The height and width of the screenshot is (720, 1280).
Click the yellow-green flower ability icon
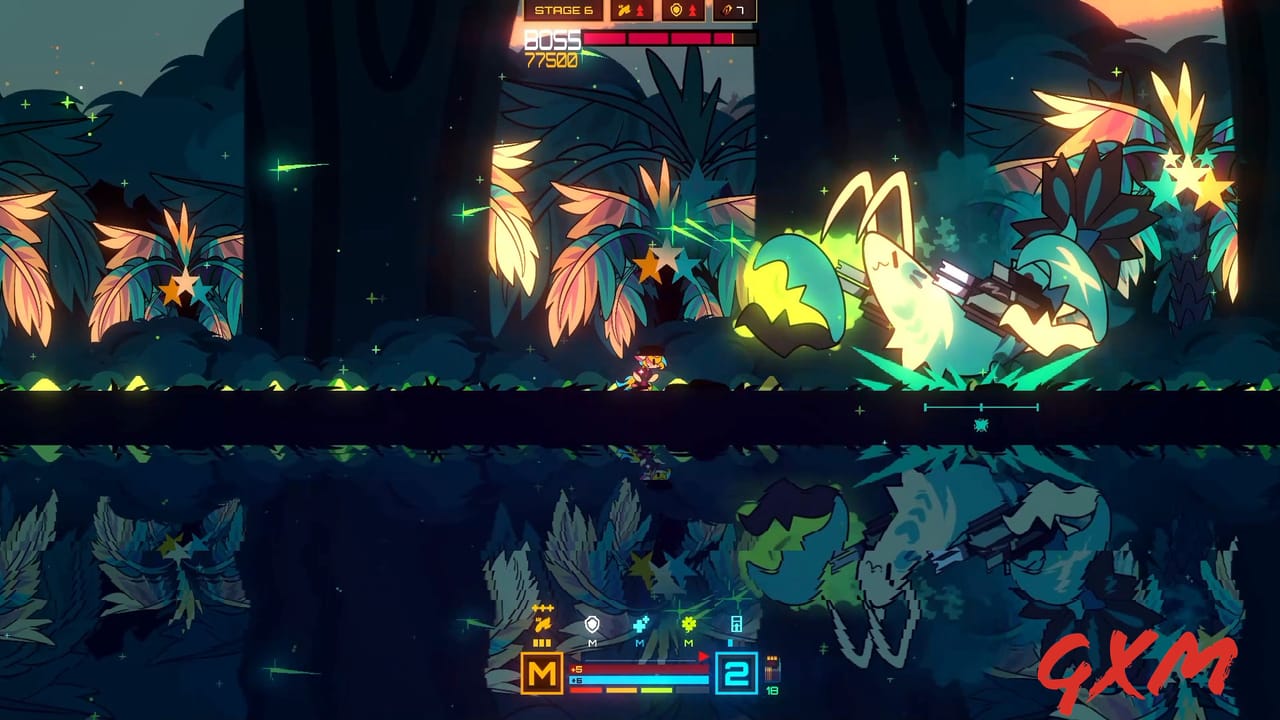click(x=688, y=625)
